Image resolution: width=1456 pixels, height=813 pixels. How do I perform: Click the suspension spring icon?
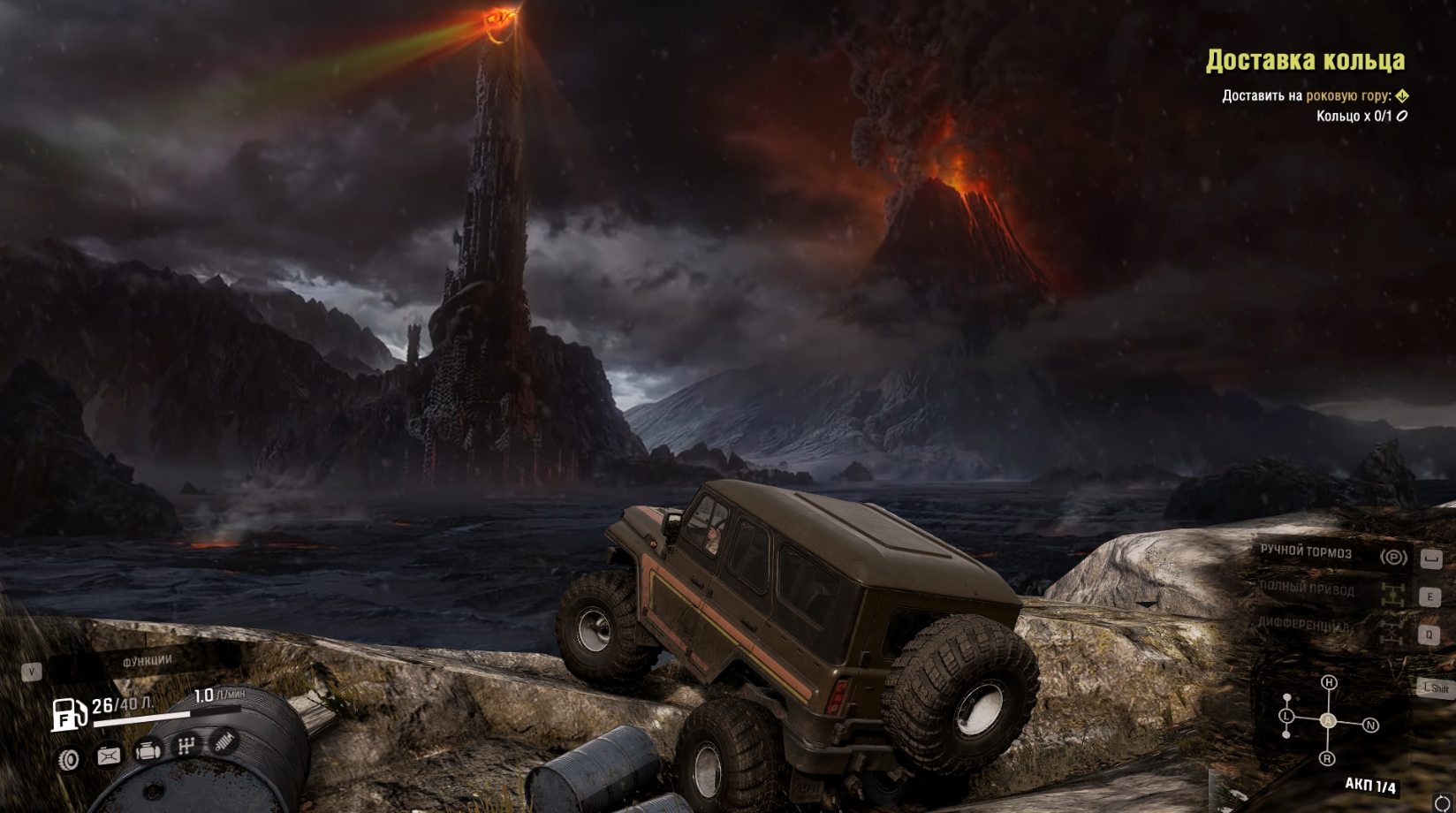click(x=224, y=741)
